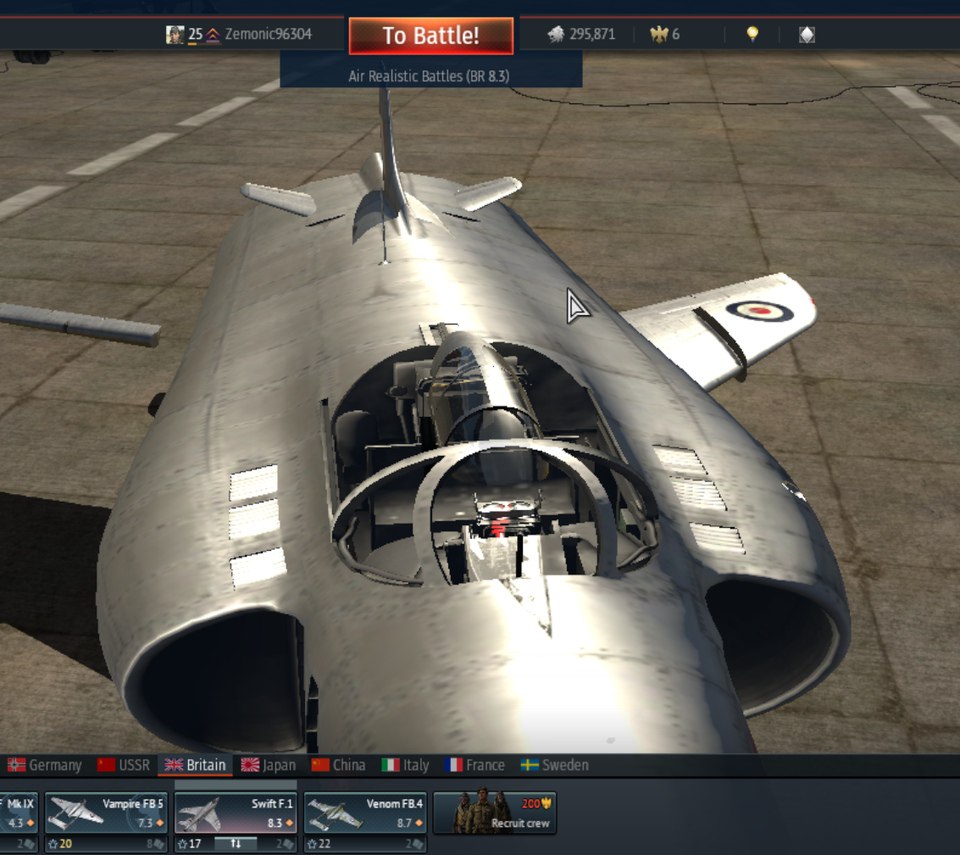
Task: Switch to the Germany nation tab
Action: 45,765
